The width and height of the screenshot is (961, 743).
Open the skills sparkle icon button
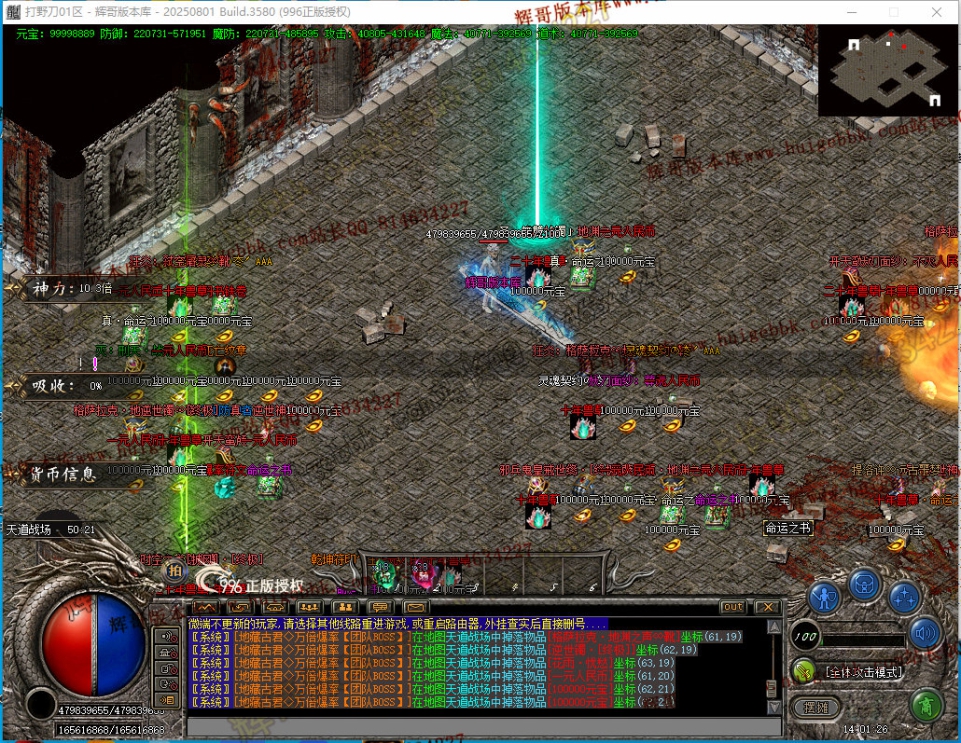[905, 598]
